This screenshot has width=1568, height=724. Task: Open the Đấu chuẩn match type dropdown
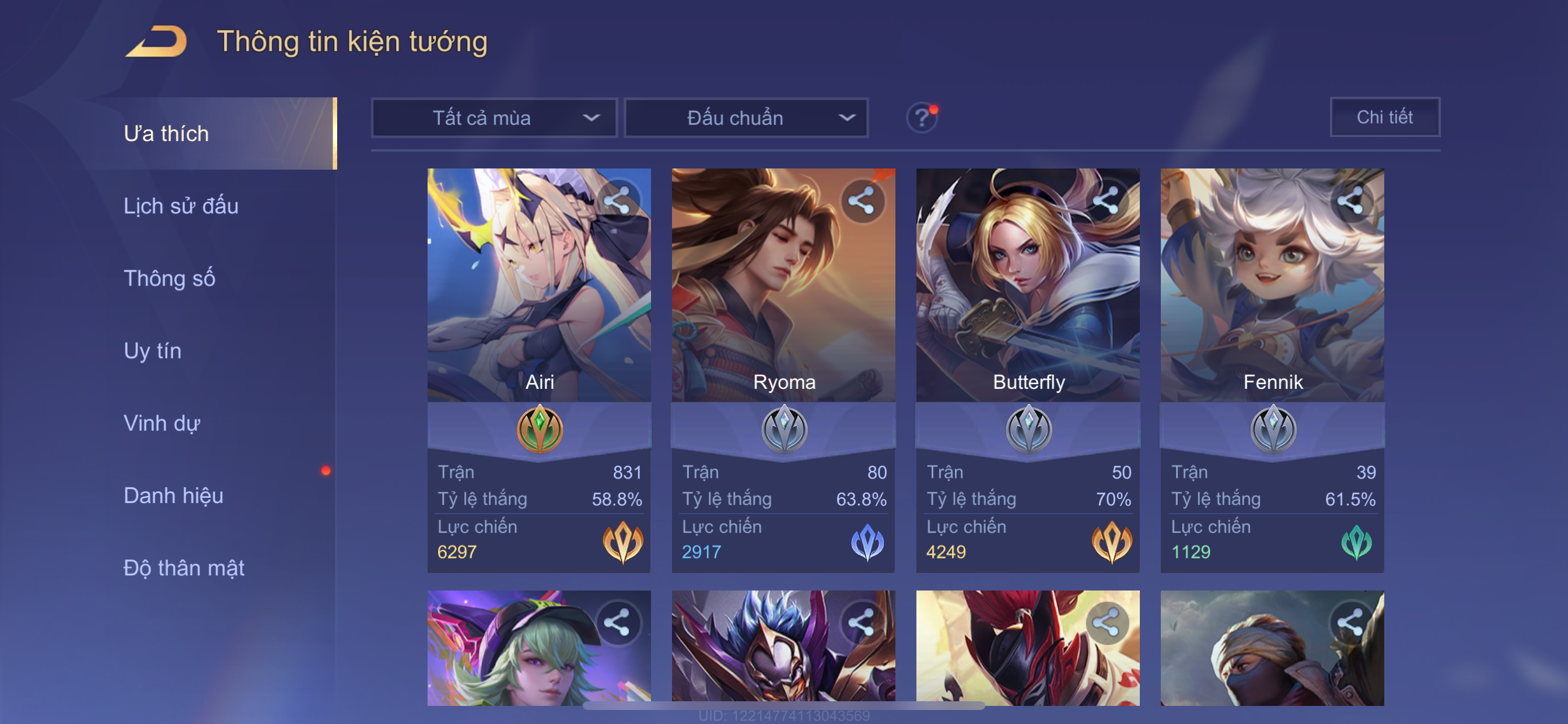(746, 118)
